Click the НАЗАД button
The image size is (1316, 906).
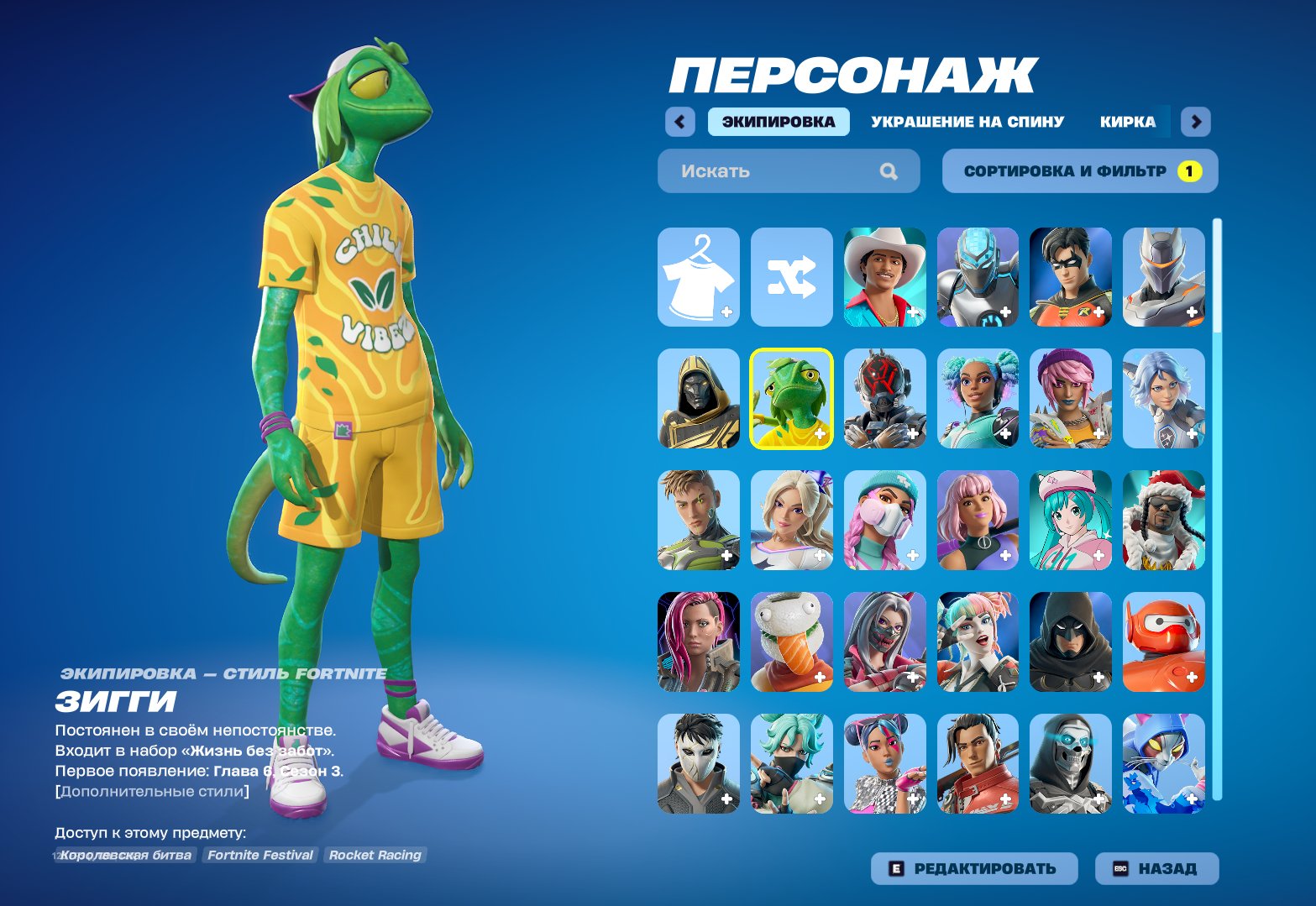point(1156,868)
